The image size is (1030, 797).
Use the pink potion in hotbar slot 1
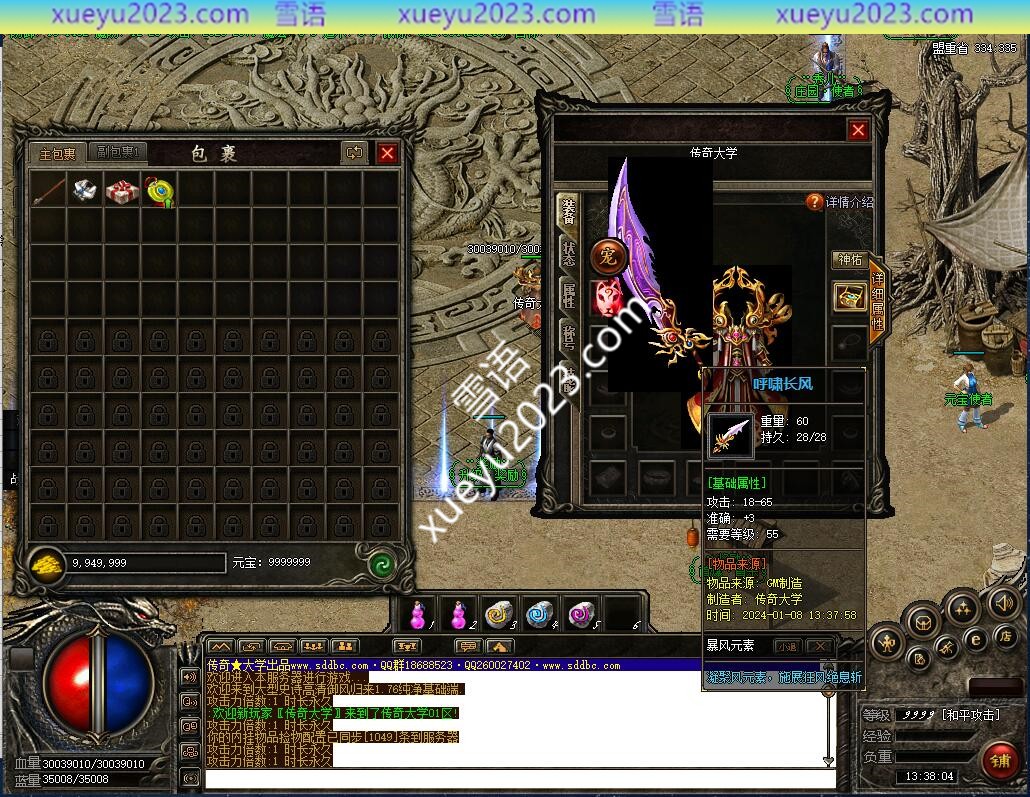pos(419,612)
